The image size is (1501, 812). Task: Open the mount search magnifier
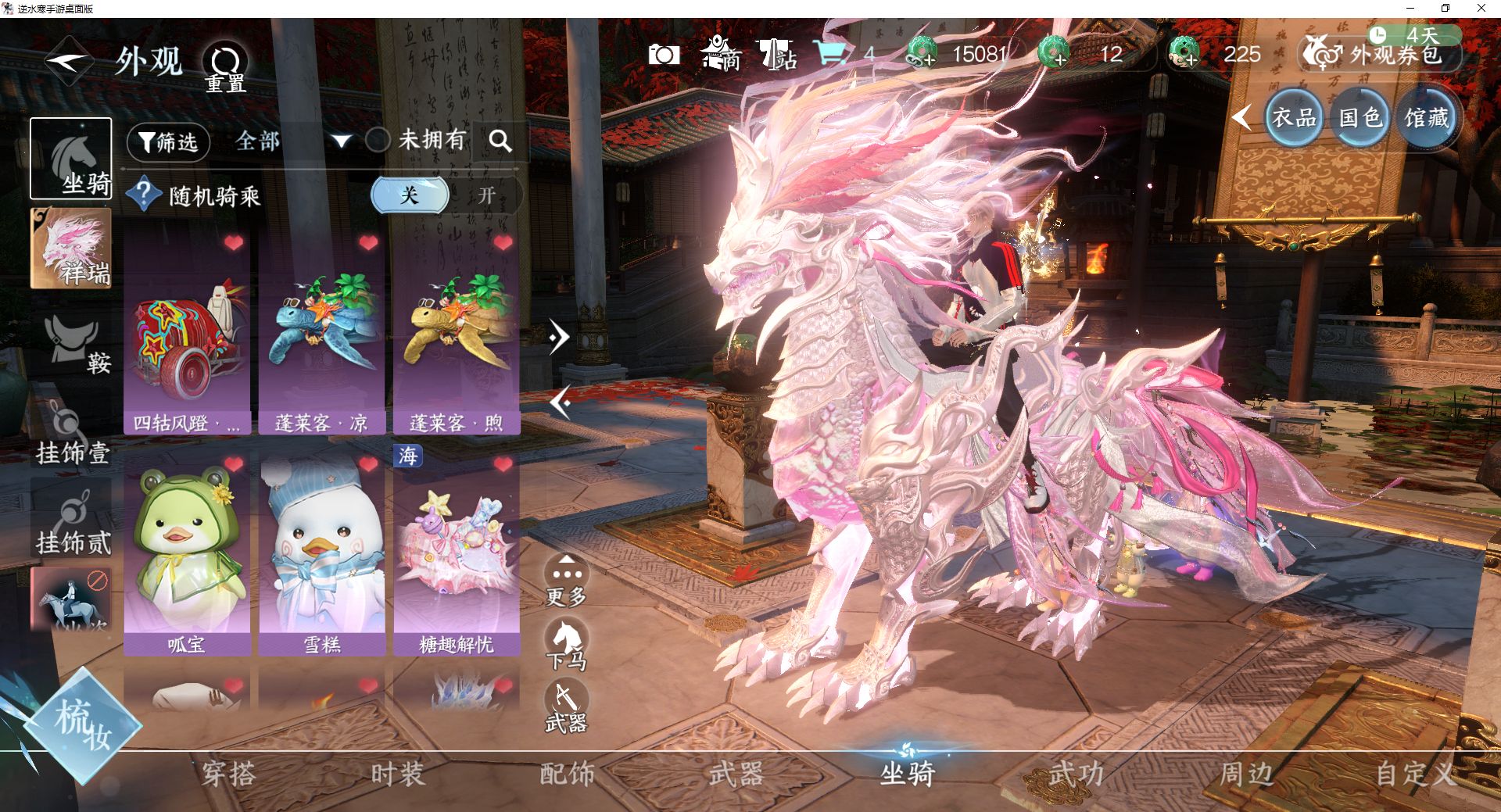click(x=500, y=141)
